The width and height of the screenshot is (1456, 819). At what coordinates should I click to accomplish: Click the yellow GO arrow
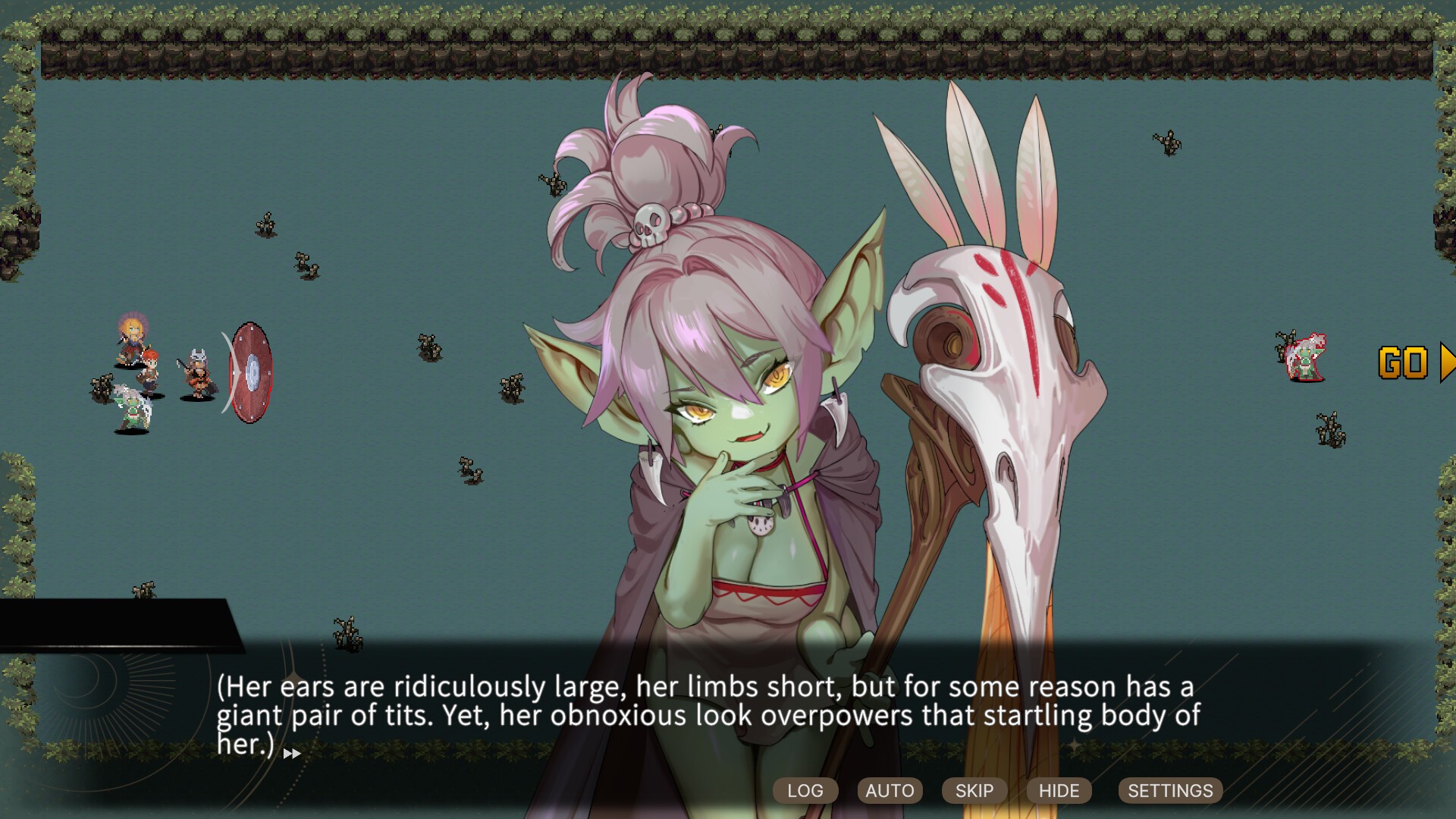1415,363
